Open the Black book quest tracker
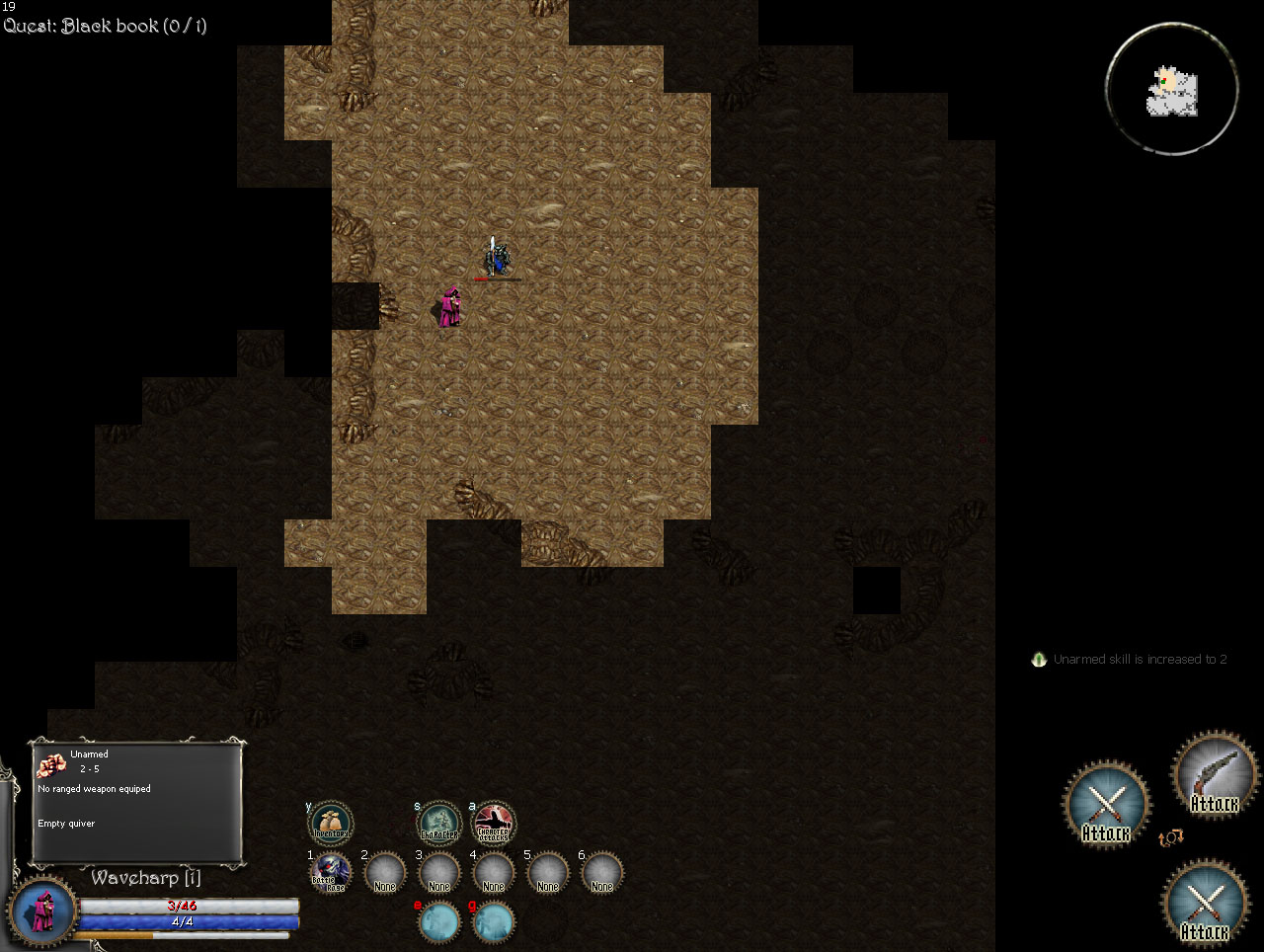 pyautogui.click(x=106, y=26)
